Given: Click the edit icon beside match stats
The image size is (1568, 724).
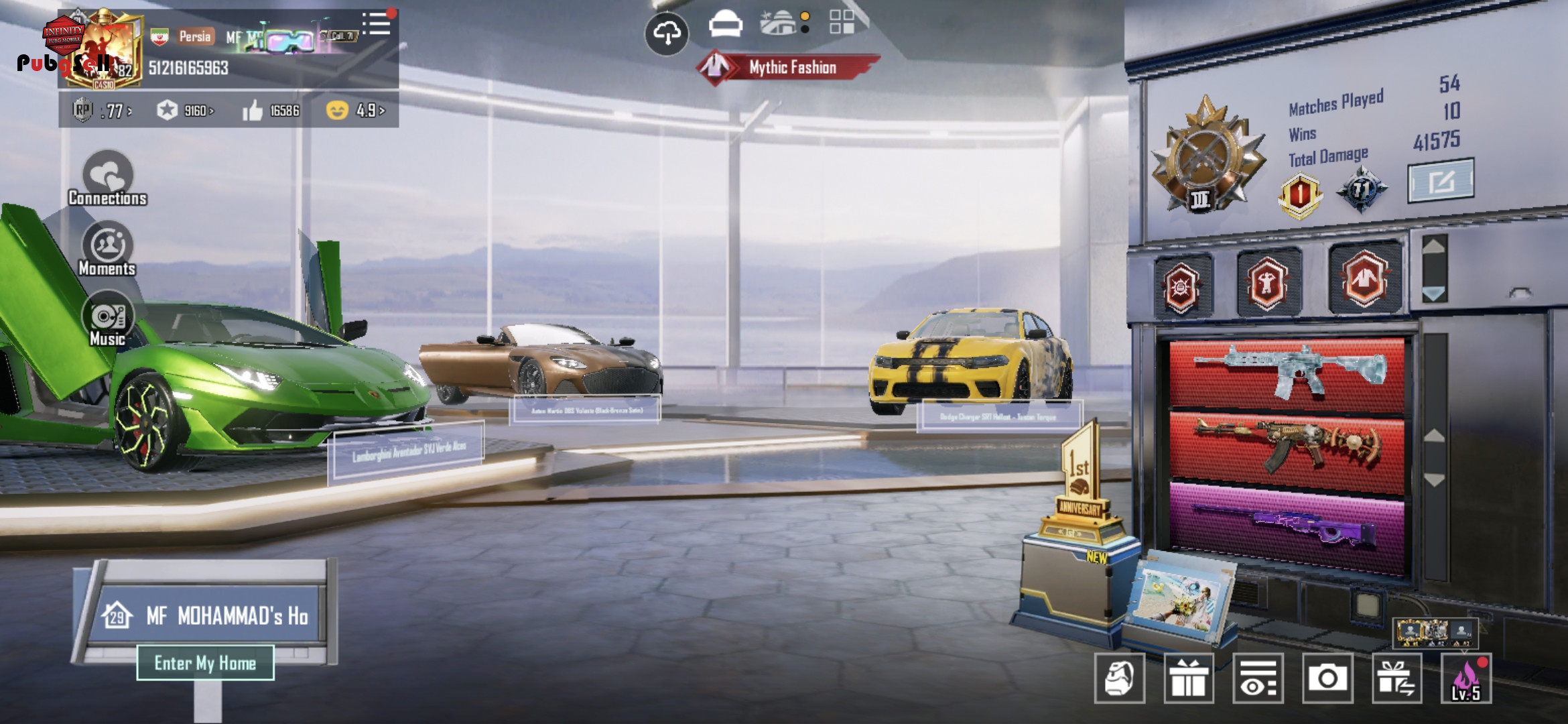Looking at the screenshot, I should coord(1441,180).
